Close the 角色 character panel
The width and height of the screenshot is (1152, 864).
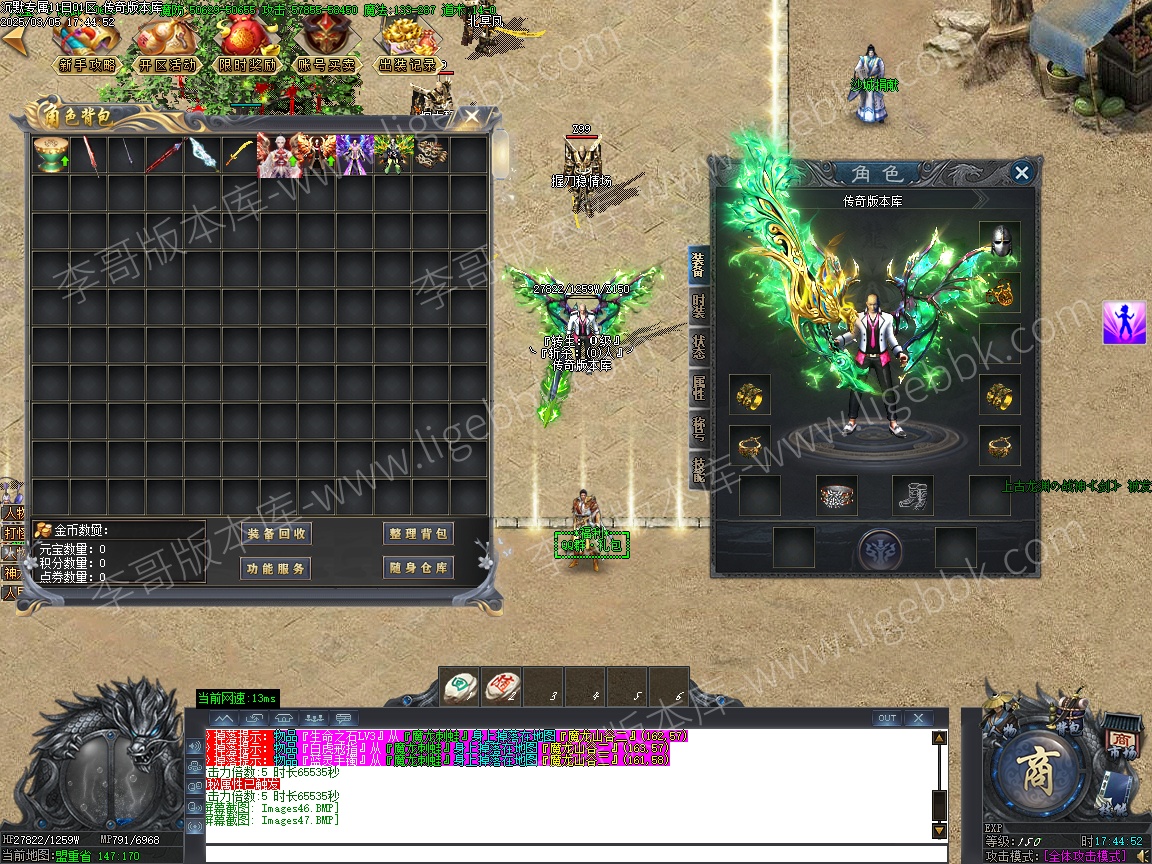(1021, 173)
